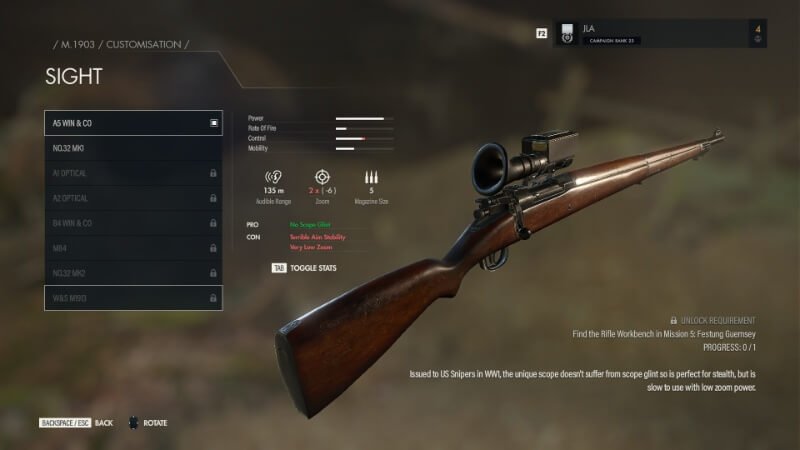This screenshot has height=450, width=800.
Task: Highlight the locked W&S M1913 sight
Action: tap(133, 297)
